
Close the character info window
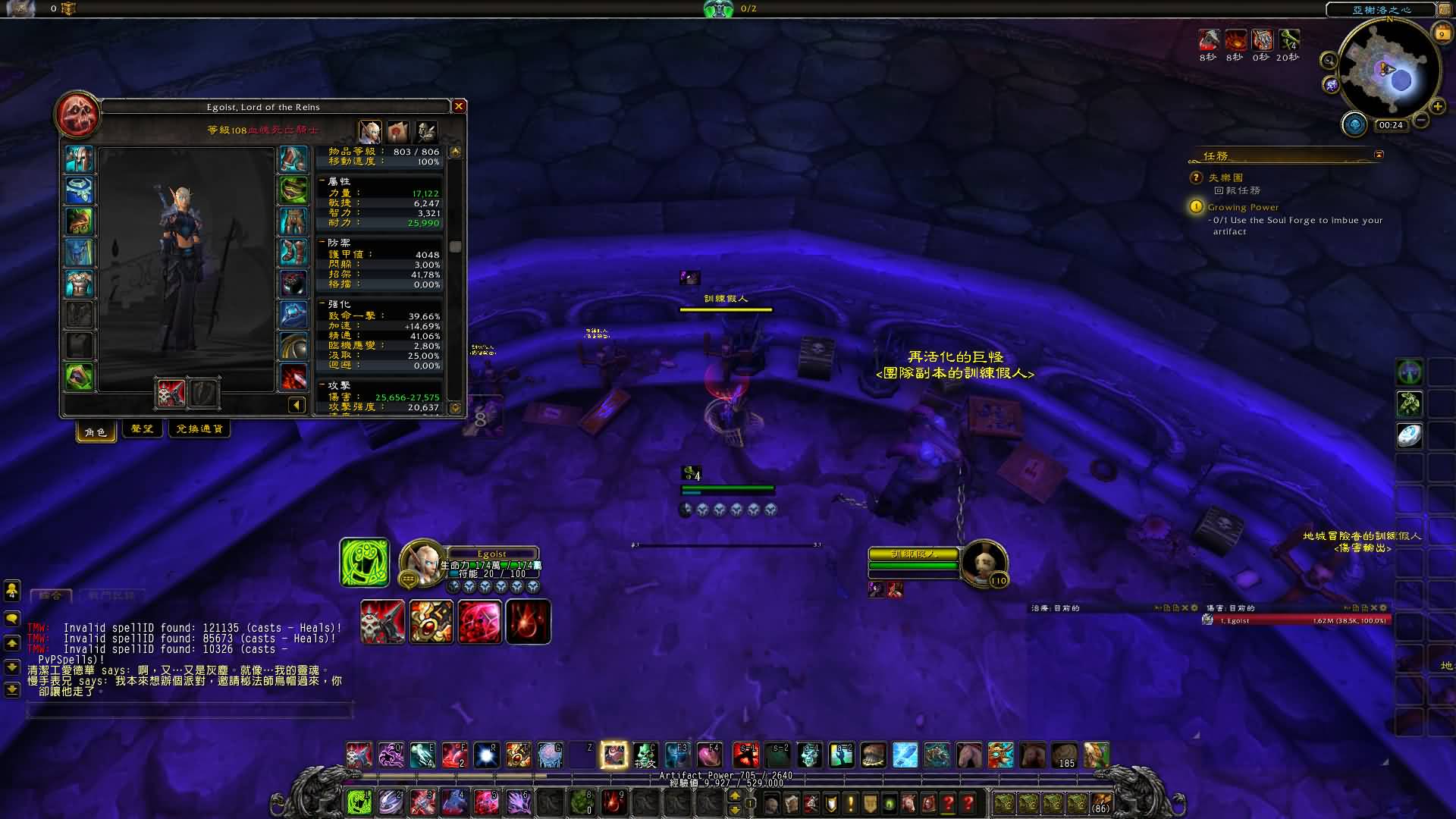pyautogui.click(x=458, y=106)
